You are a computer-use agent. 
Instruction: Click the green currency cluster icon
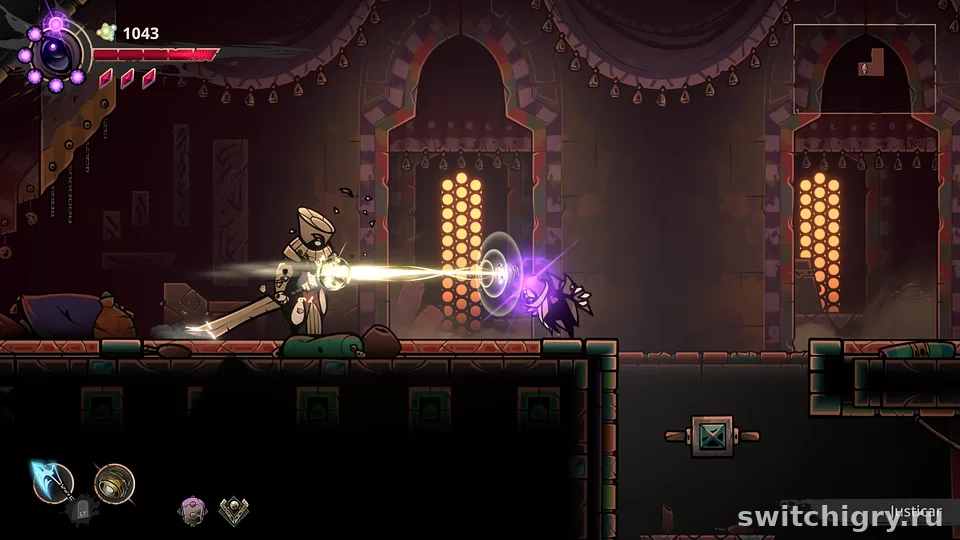106,32
